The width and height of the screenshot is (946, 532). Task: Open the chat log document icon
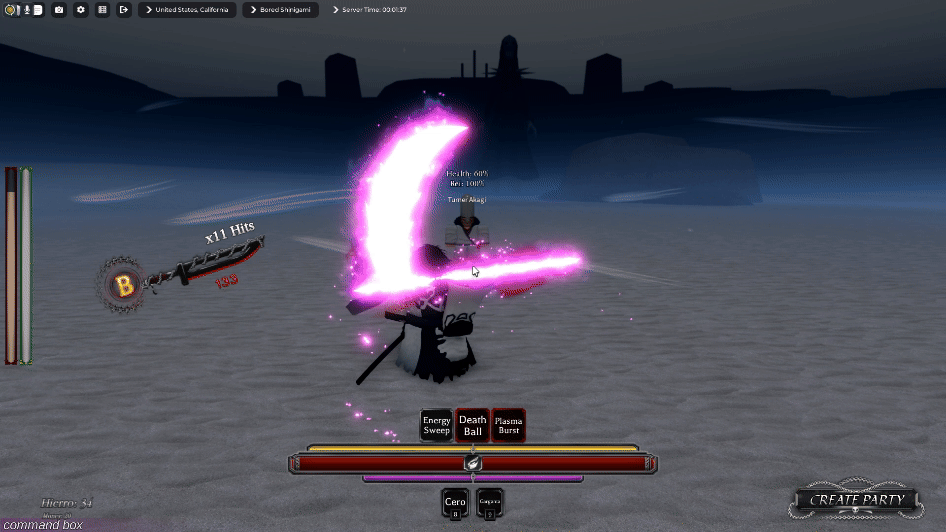(37, 10)
